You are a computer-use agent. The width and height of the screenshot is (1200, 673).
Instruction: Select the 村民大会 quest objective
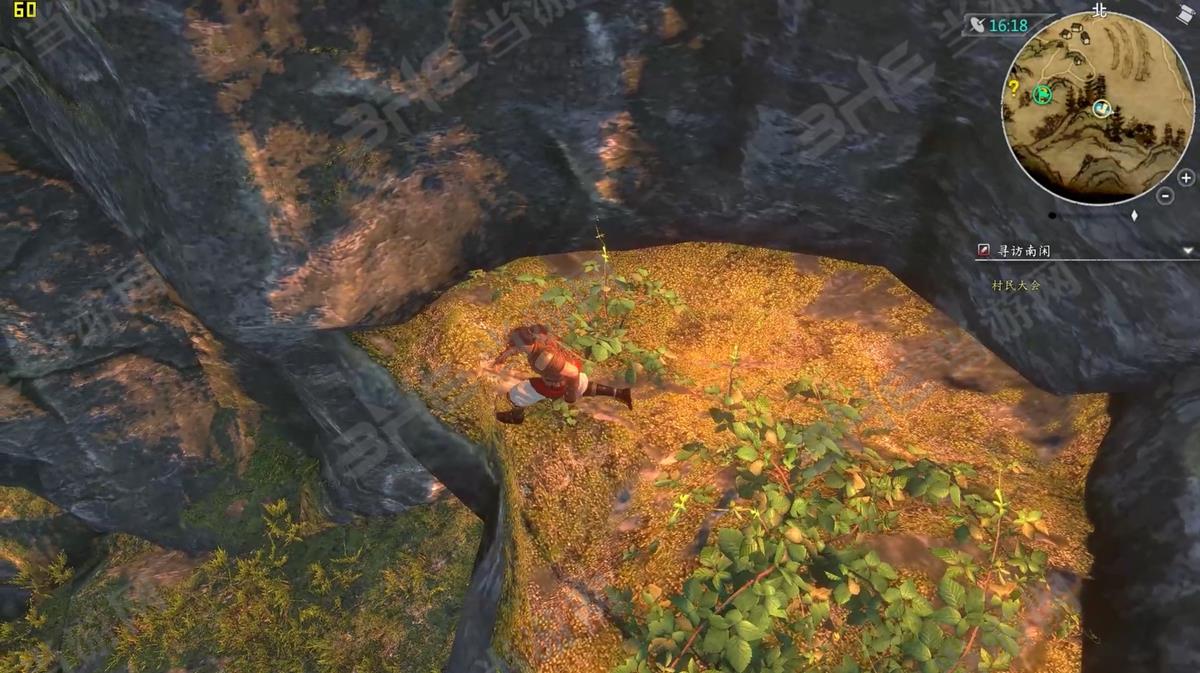(1016, 285)
